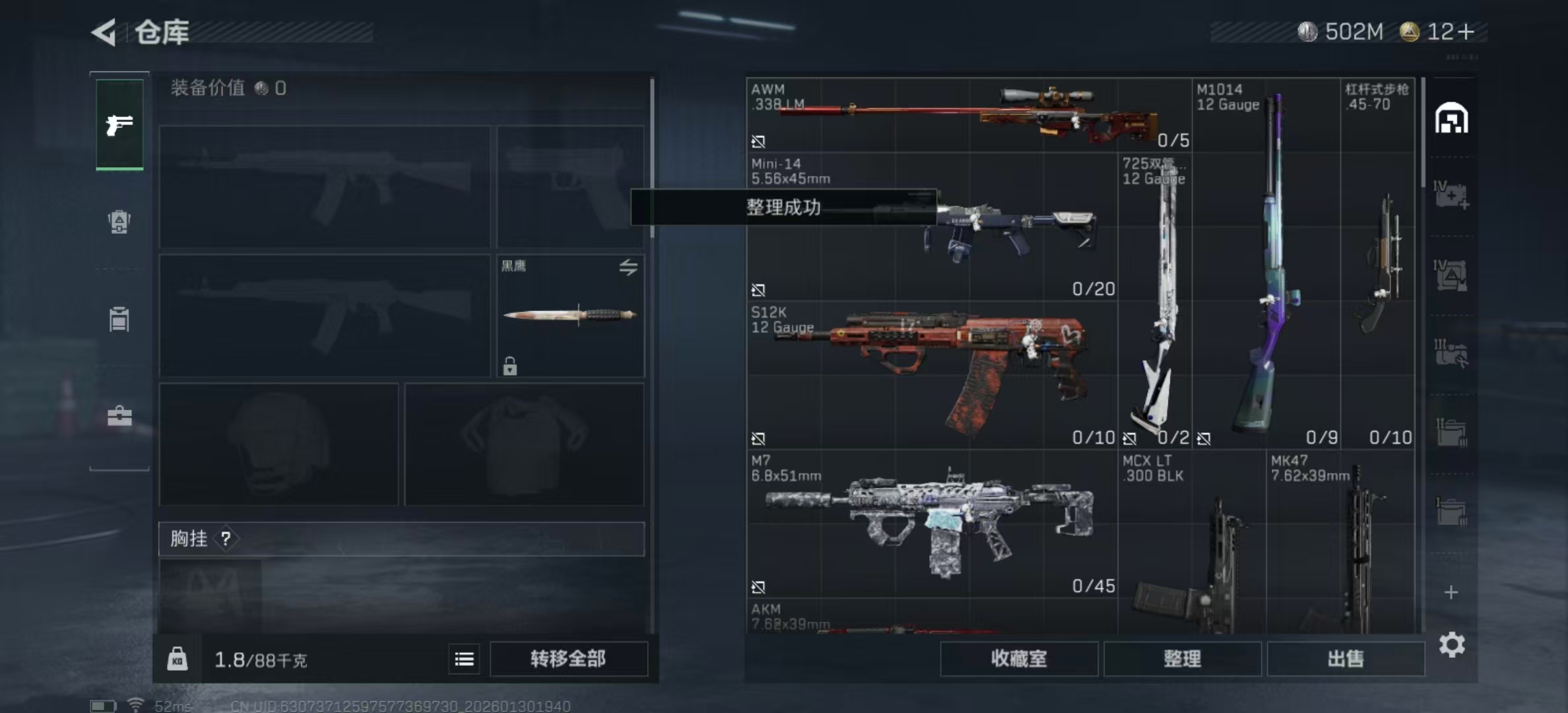Open the storage home icon on right sidebar
The height and width of the screenshot is (713, 1568).
[1452, 118]
